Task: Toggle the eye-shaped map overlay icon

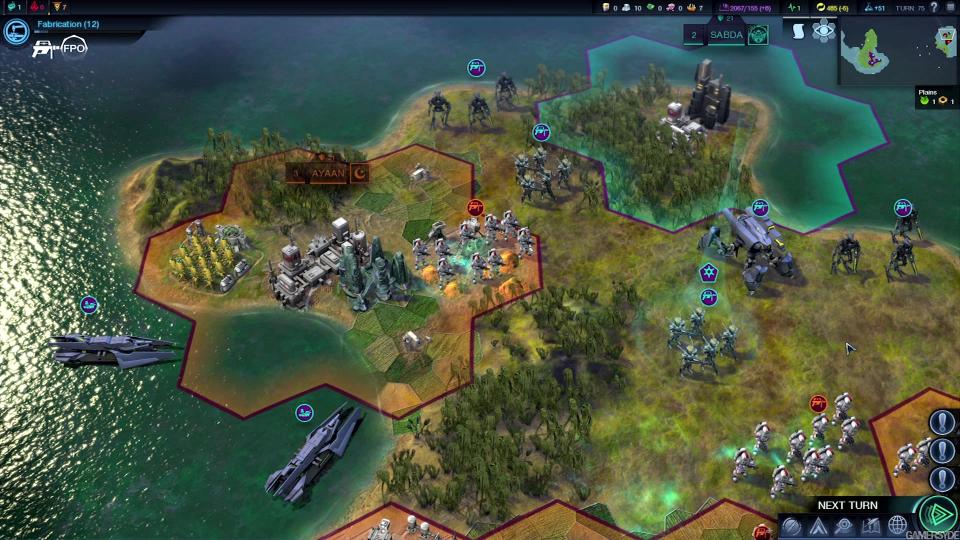Action: [x=824, y=31]
